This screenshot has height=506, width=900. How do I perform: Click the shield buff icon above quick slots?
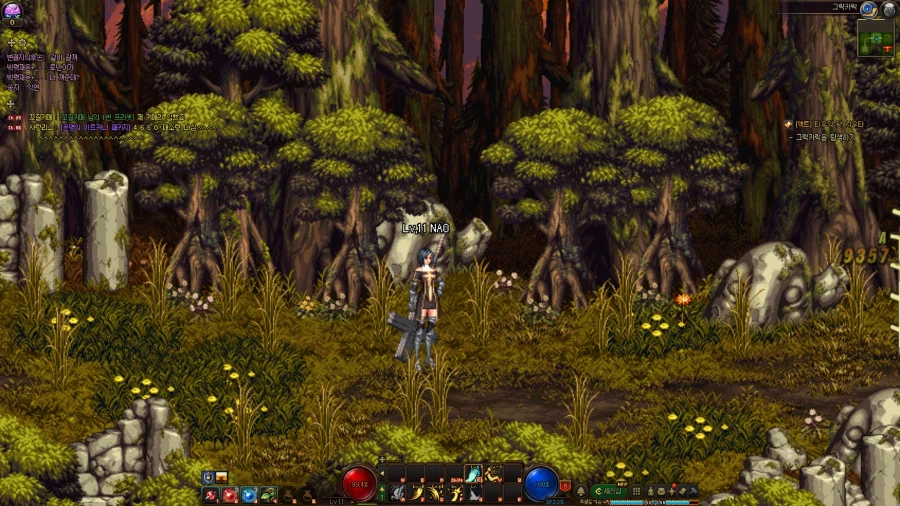click(208, 477)
